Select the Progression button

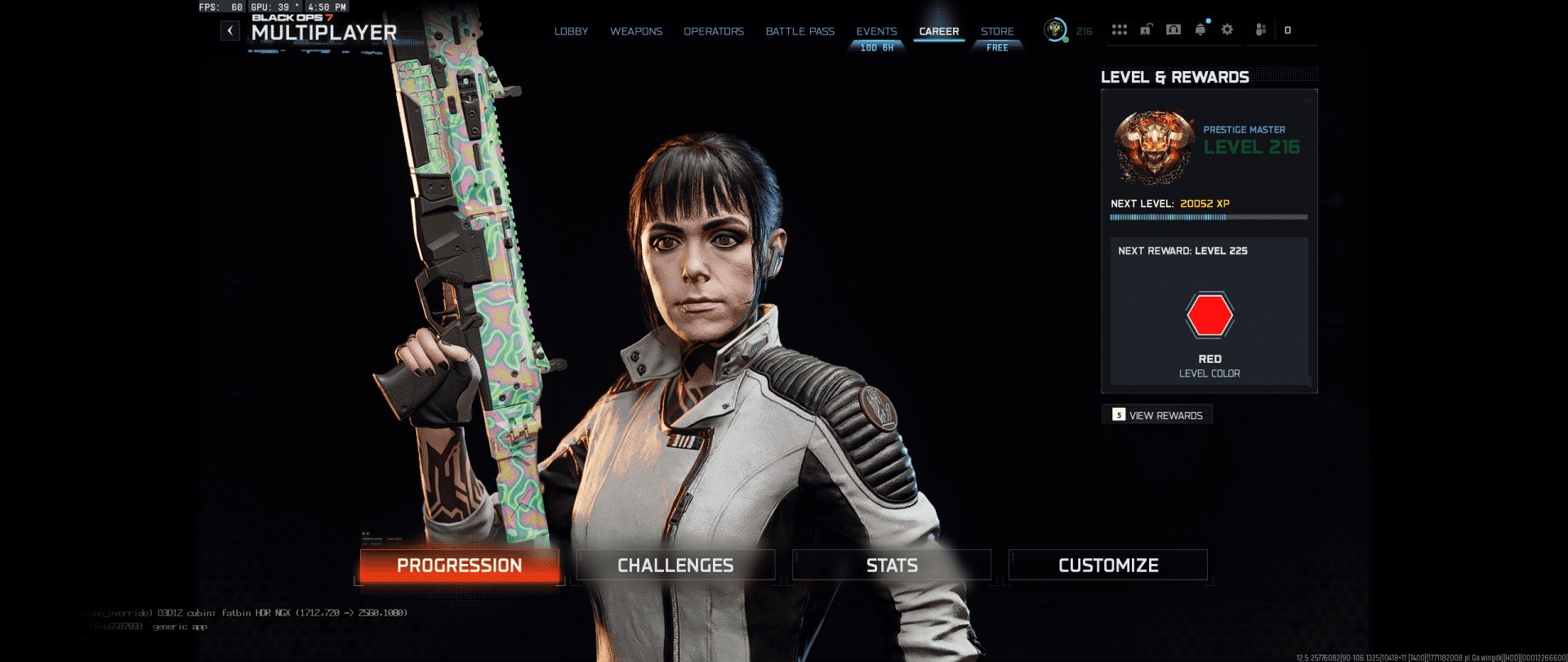pos(459,566)
